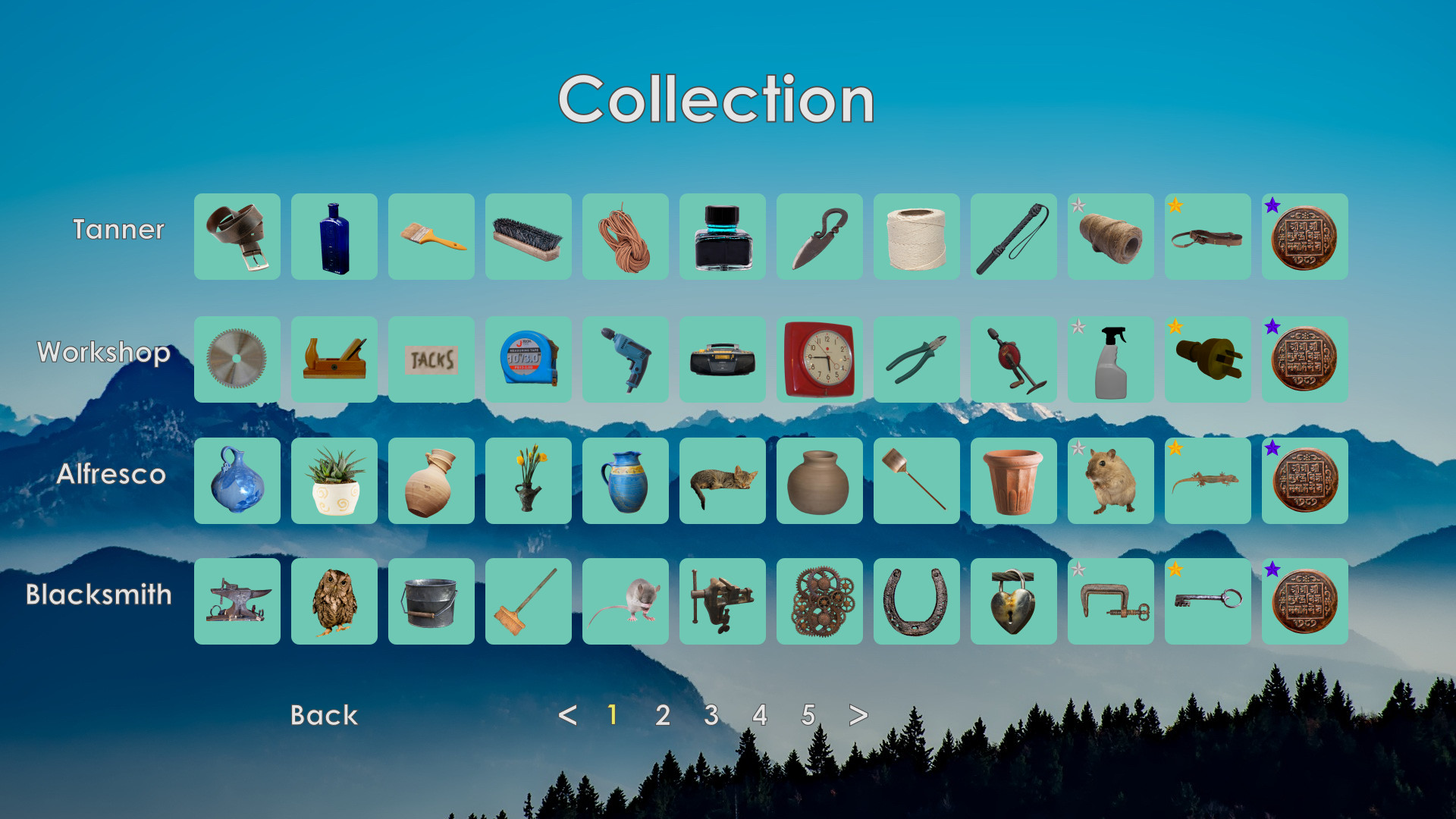Switch to page 5 of the collection
The width and height of the screenshot is (1456, 819).
(x=808, y=715)
